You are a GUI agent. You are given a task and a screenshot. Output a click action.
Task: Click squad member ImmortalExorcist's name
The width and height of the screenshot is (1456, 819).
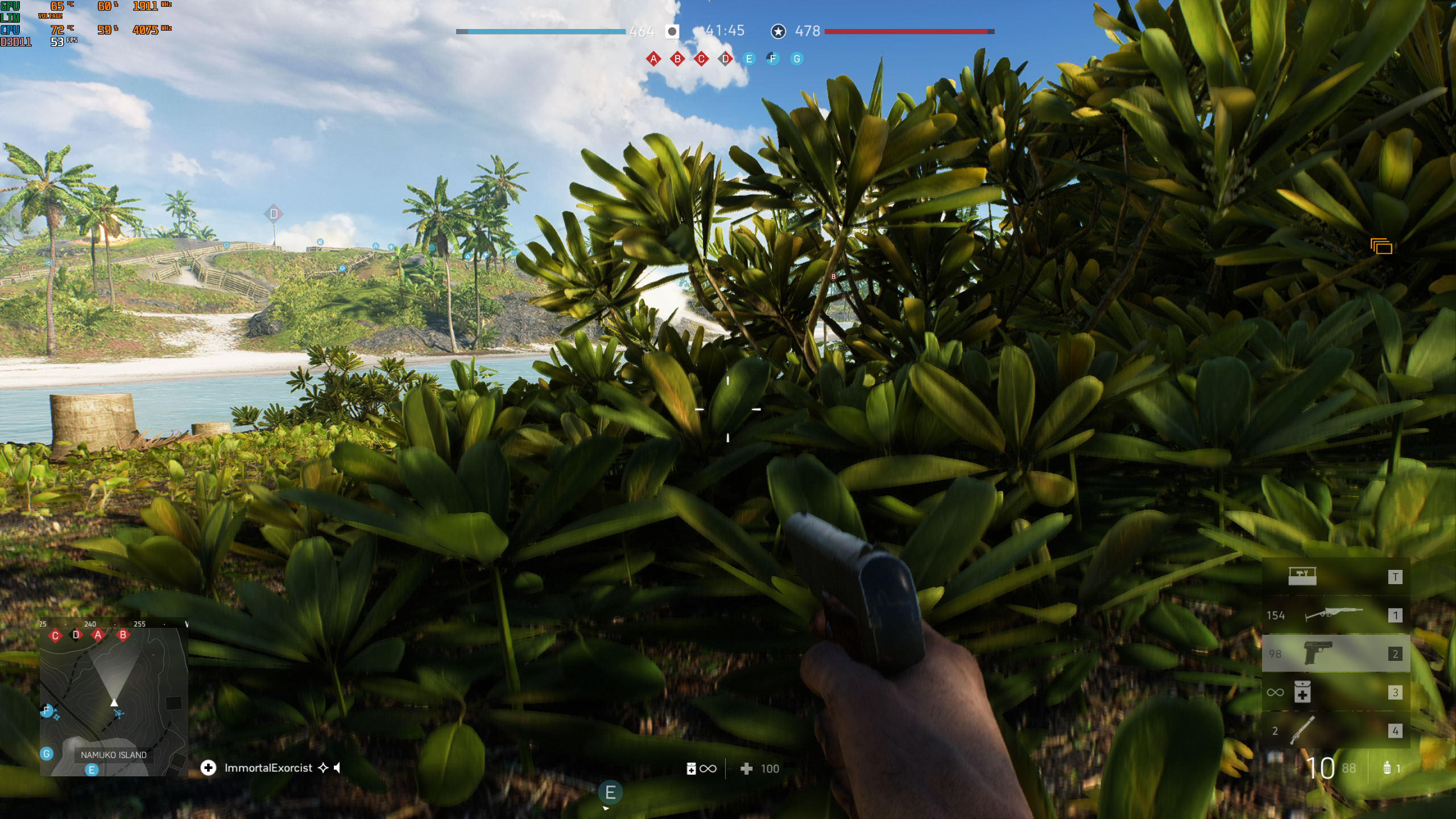268,768
